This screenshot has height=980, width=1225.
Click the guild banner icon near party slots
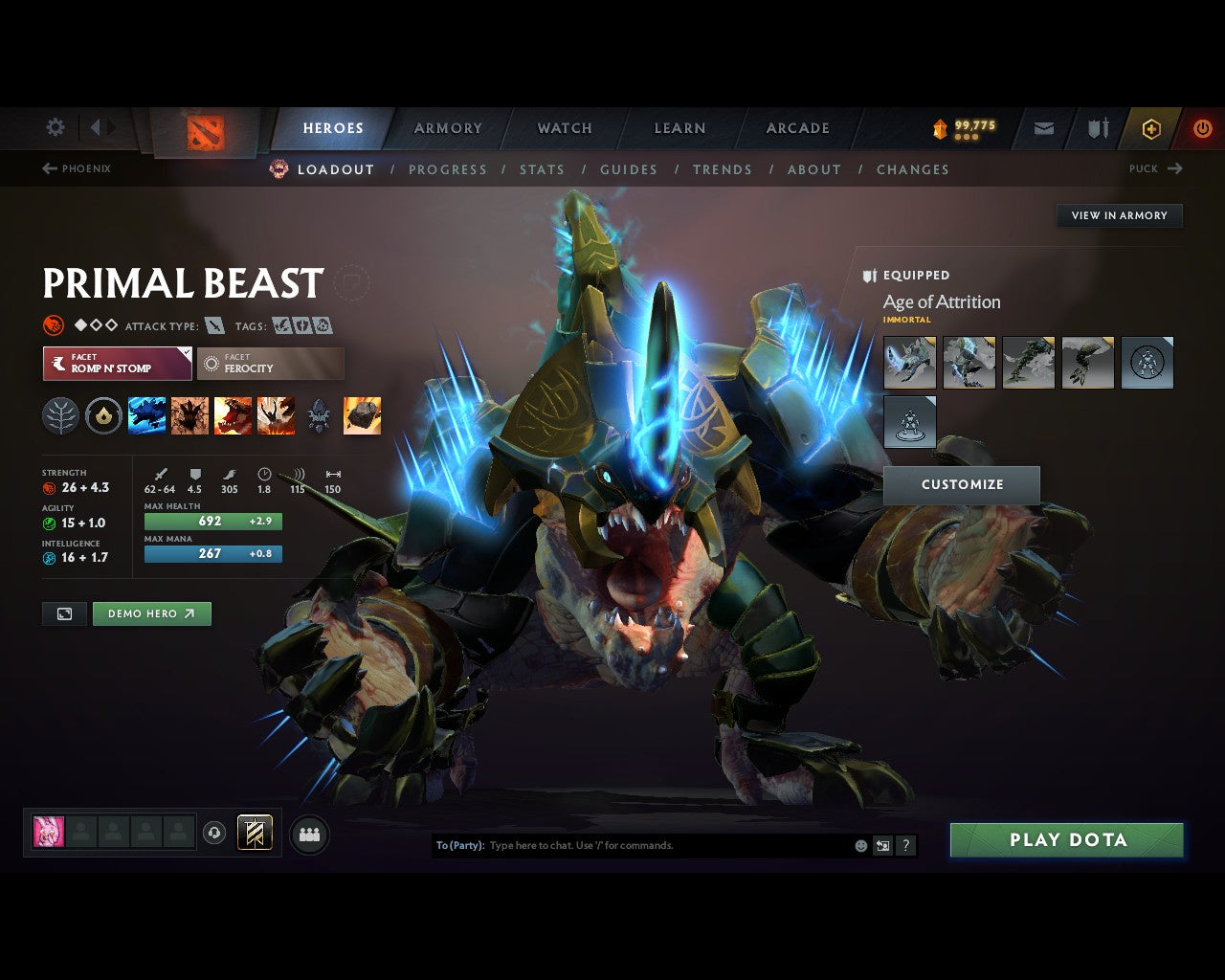[254, 833]
